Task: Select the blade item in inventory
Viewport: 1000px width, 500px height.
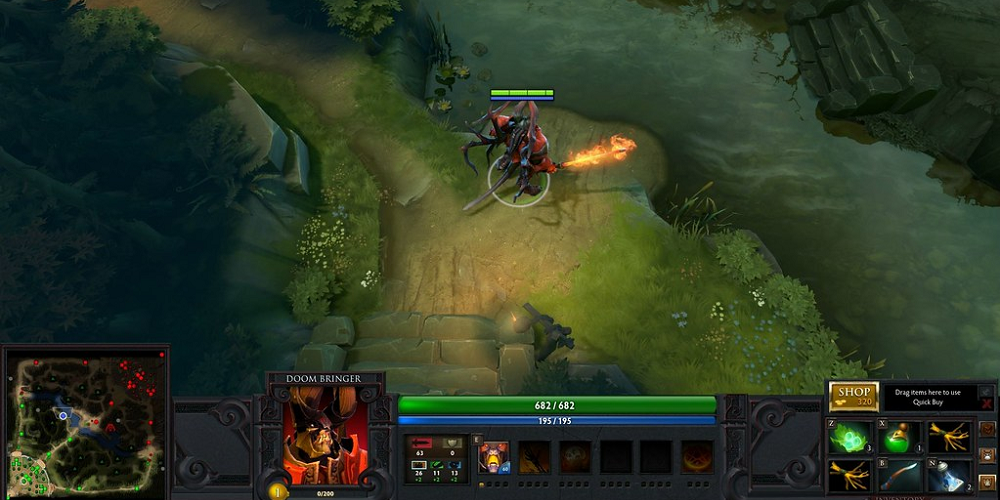Action: pos(900,475)
